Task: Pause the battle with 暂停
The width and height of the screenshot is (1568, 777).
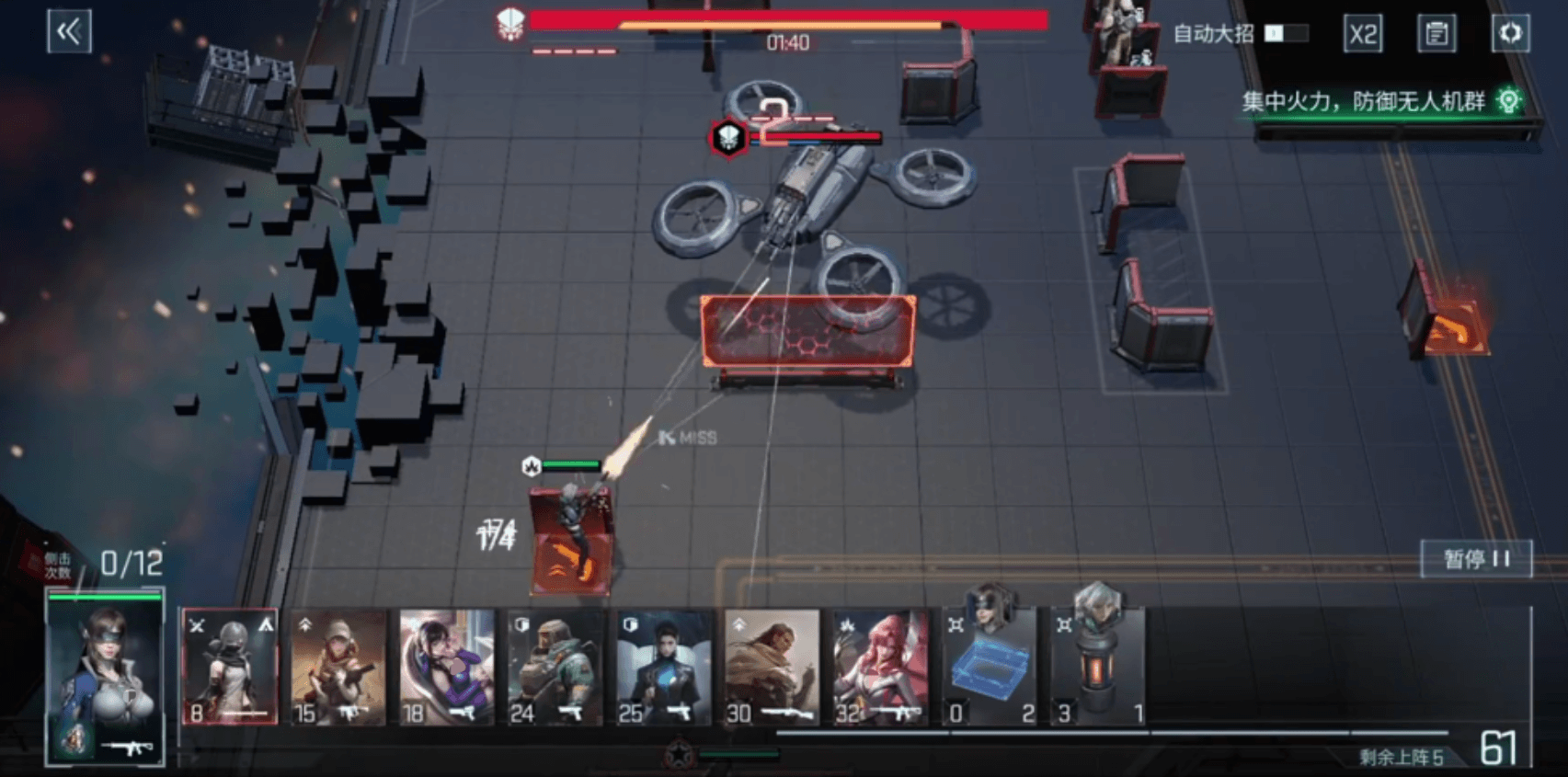Action: click(1476, 559)
